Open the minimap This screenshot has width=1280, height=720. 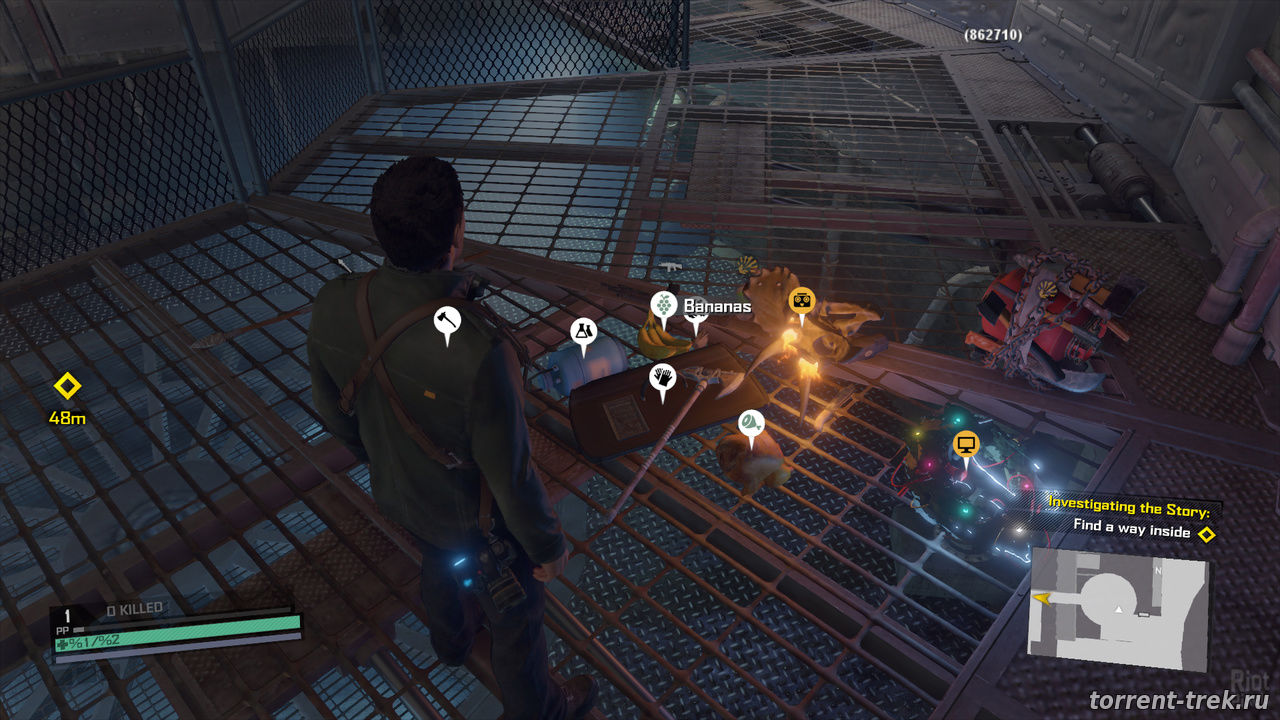pyautogui.click(x=1118, y=608)
